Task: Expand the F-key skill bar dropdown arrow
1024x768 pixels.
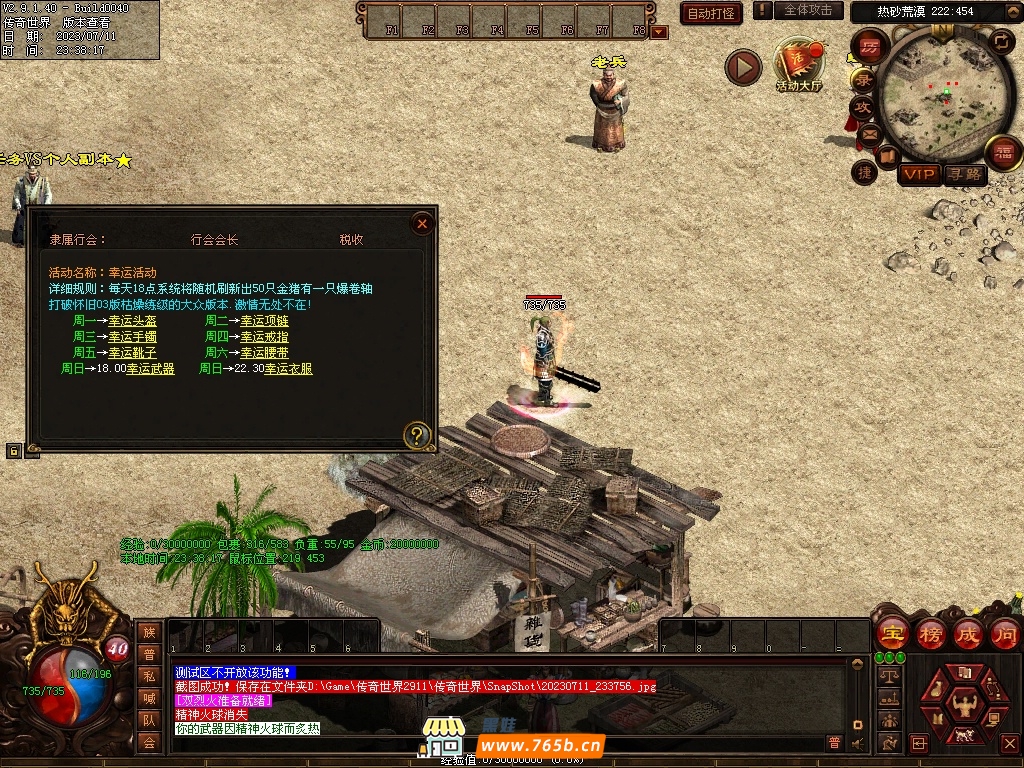Action: click(658, 32)
